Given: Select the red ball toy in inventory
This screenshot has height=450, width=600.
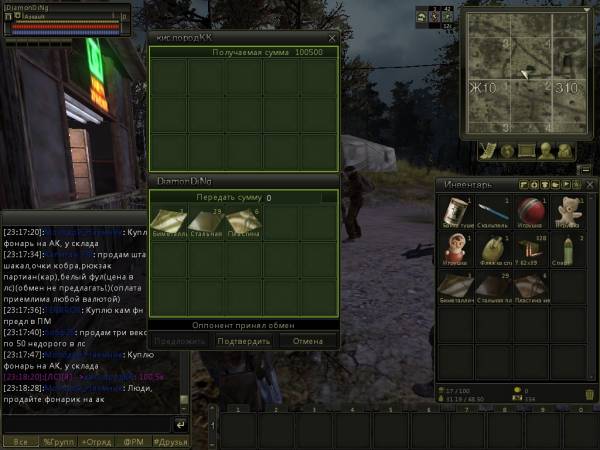Looking at the screenshot, I should pos(531,212).
